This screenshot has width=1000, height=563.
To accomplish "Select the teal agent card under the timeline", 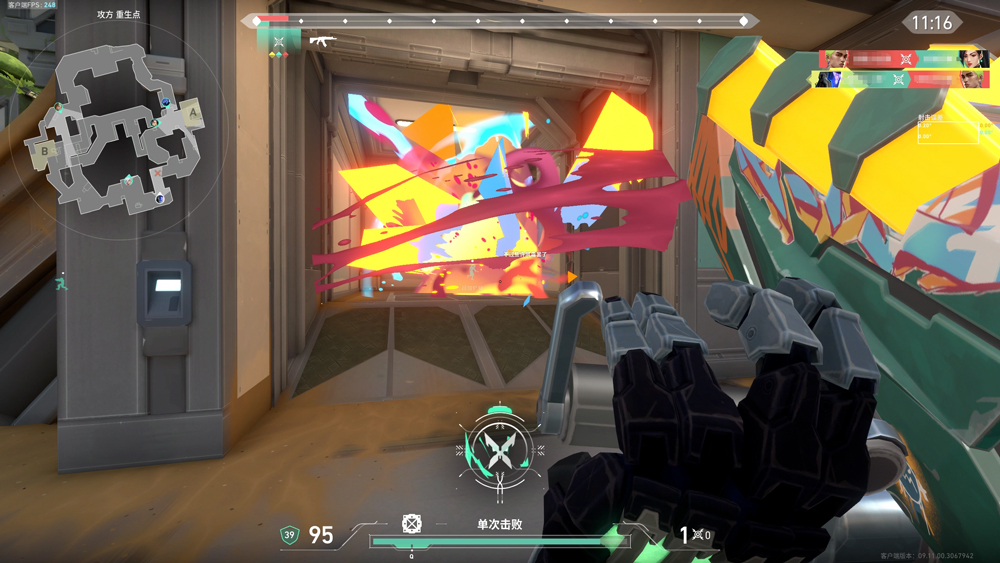I will [279, 40].
